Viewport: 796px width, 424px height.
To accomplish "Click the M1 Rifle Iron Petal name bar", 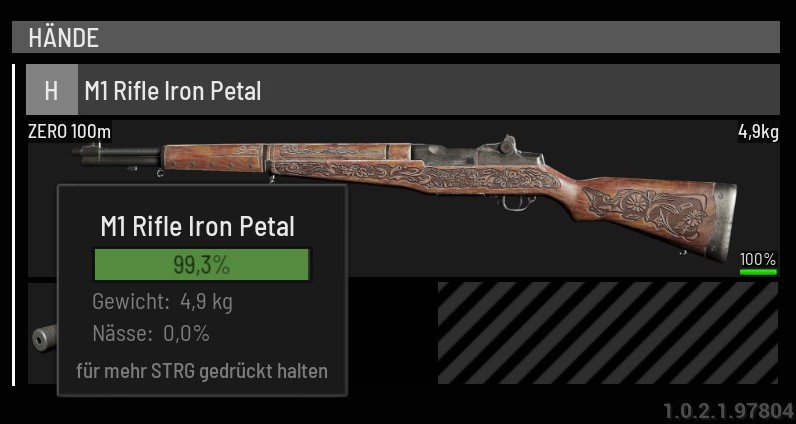I will pyautogui.click(x=420, y=91).
